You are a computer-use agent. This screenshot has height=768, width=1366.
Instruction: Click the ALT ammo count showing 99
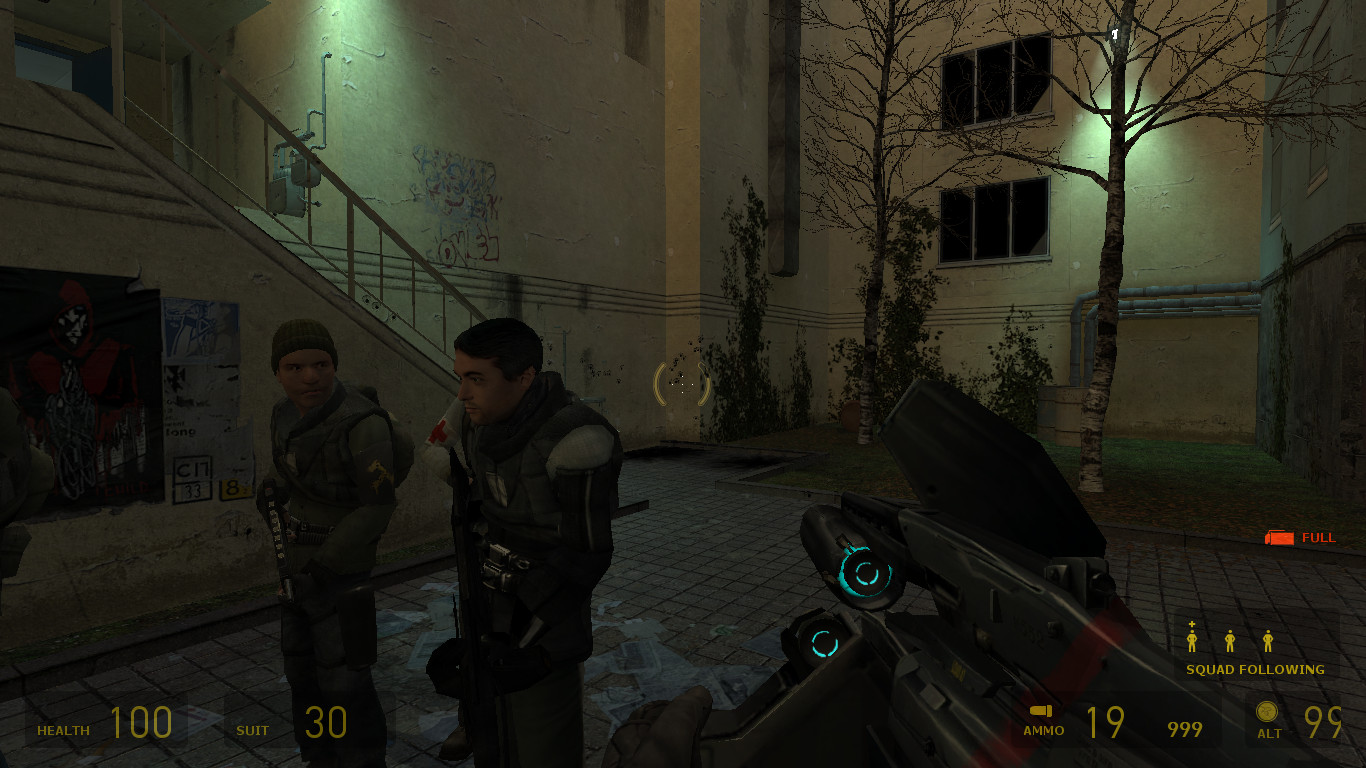(x=1326, y=722)
